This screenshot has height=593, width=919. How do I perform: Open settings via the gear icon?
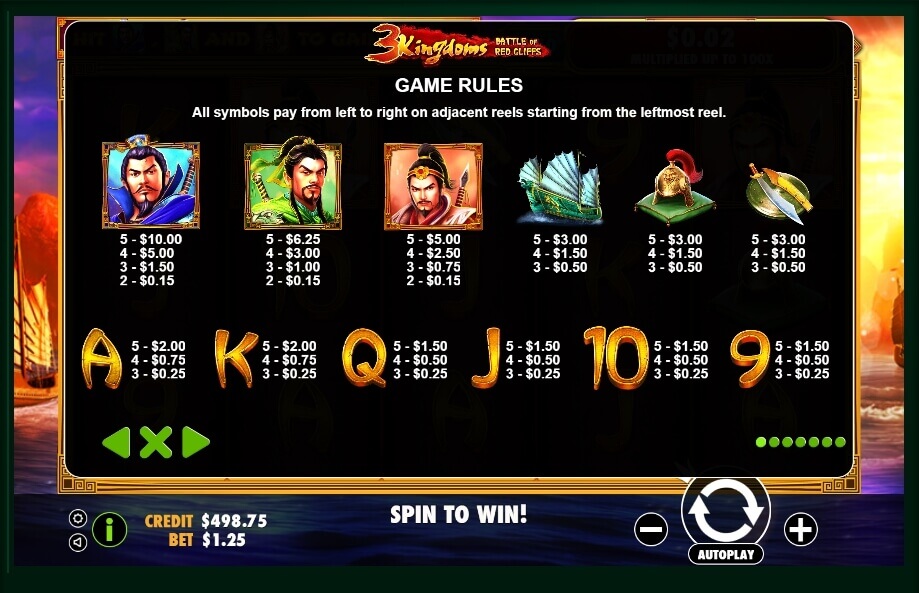(77, 518)
